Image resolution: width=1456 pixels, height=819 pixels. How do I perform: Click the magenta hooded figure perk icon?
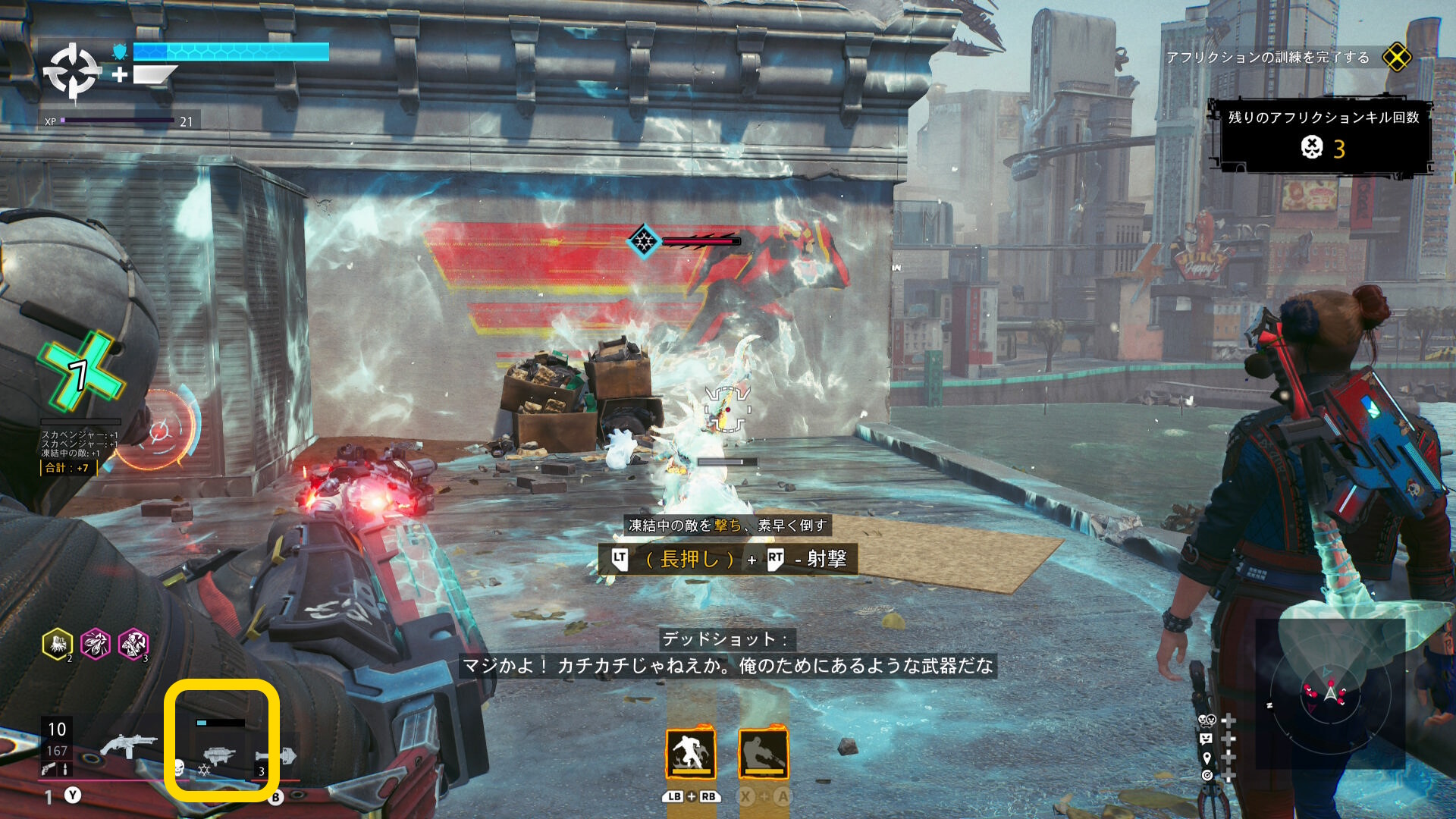click(133, 645)
